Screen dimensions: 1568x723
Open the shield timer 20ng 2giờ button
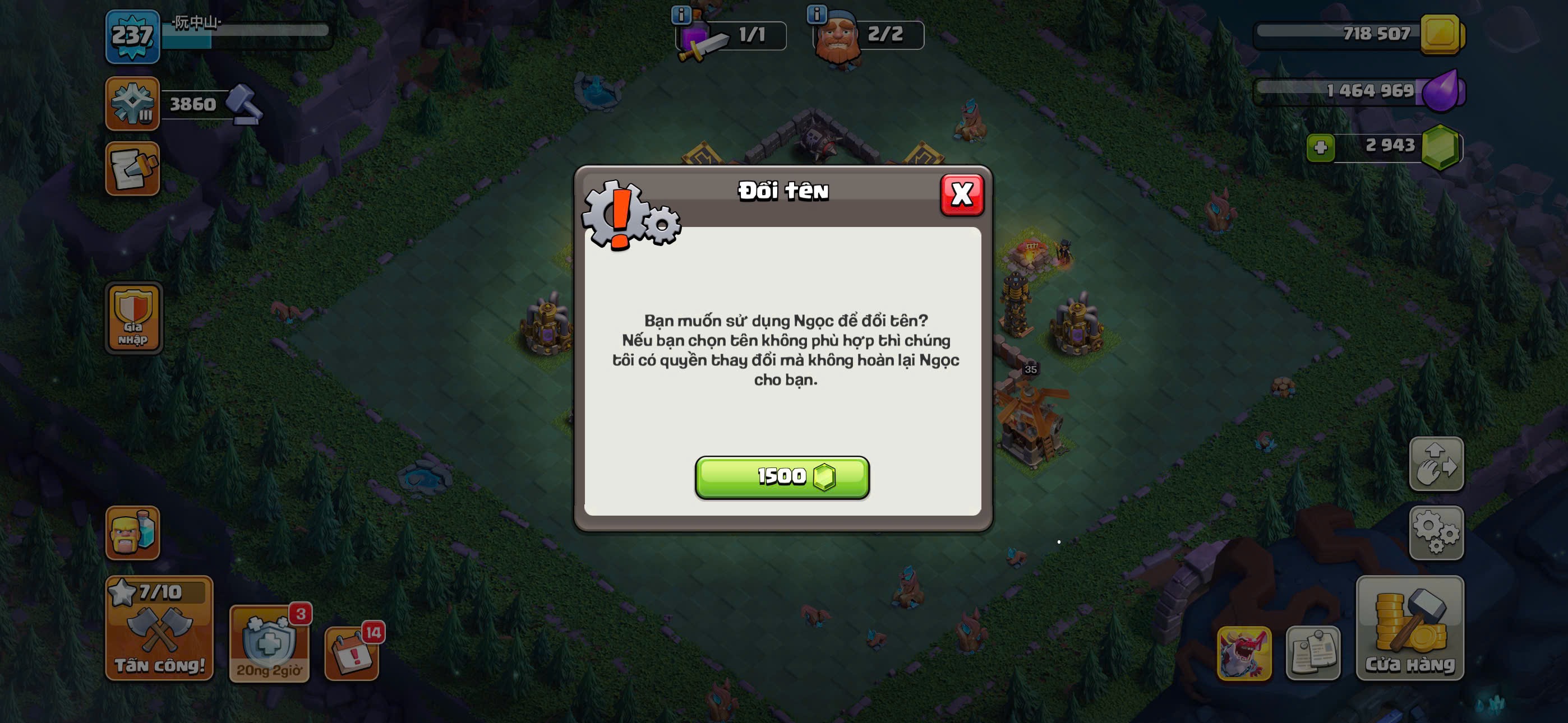(269, 644)
